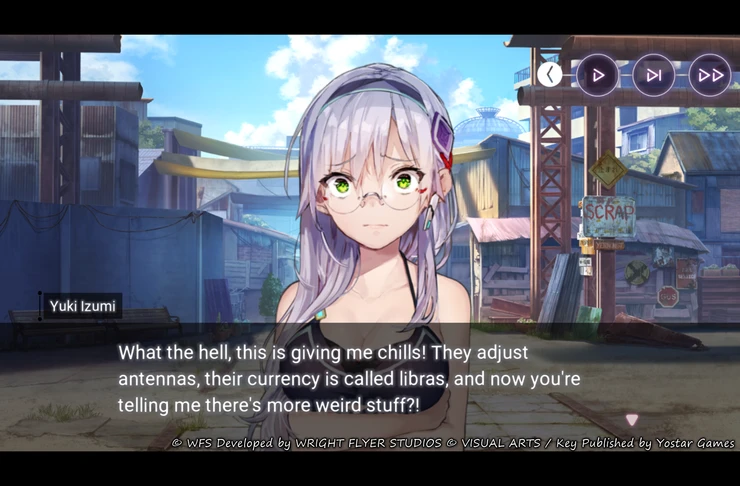
Task: Fast-forward dialogue with the double-arrow button
Action: [x=710, y=75]
